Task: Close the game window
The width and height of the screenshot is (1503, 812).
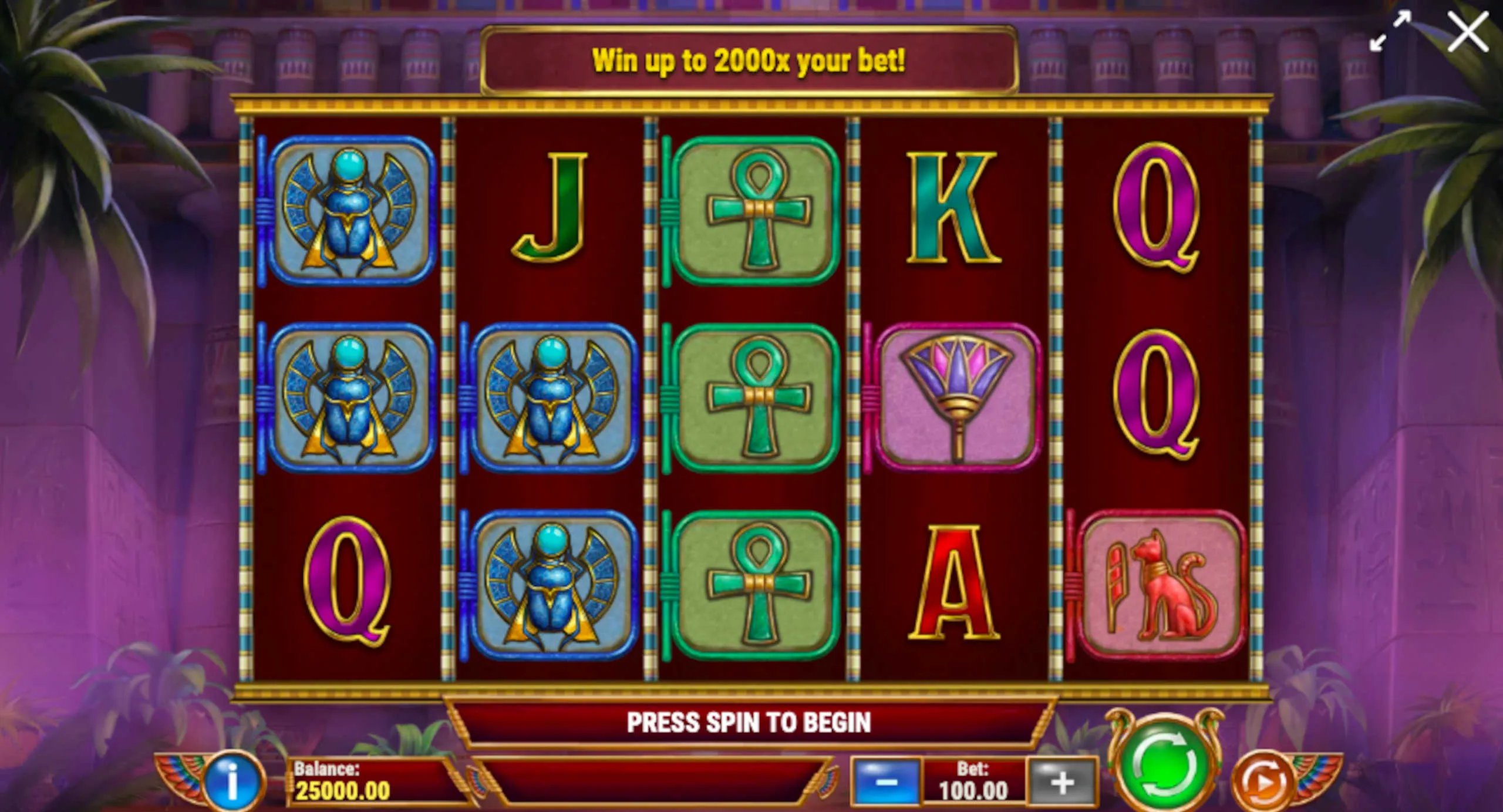Action: point(1467,32)
